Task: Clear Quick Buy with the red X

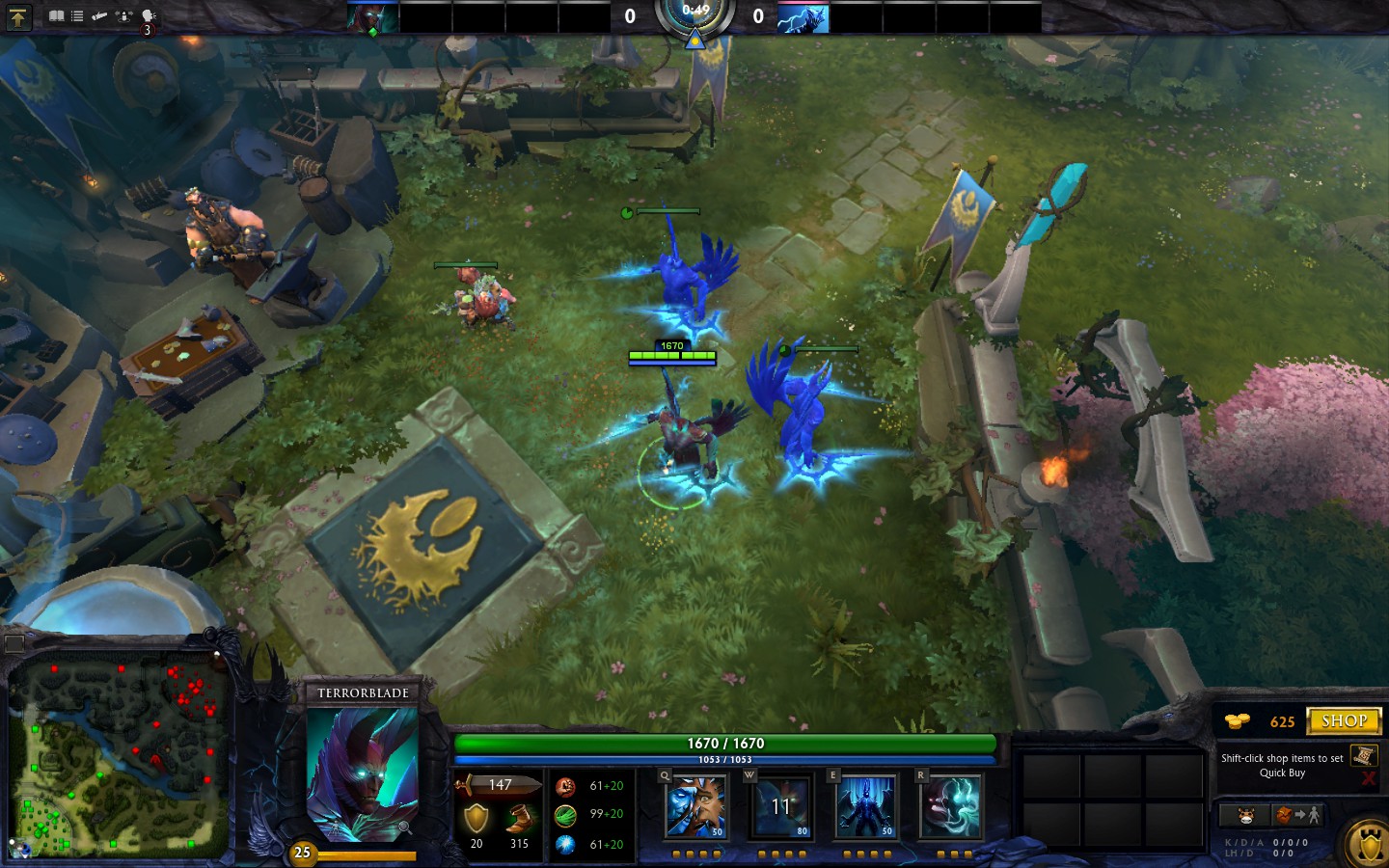Action: click(1369, 777)
